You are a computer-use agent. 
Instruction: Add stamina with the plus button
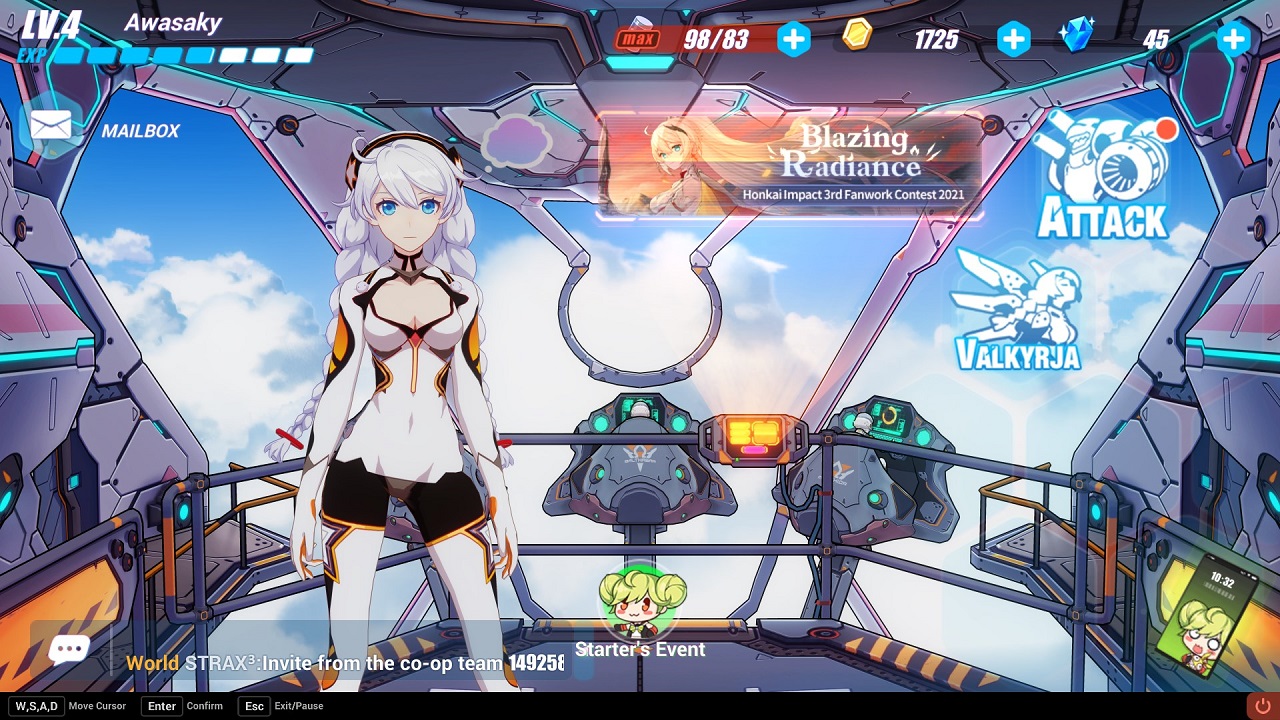pos(794,39)
